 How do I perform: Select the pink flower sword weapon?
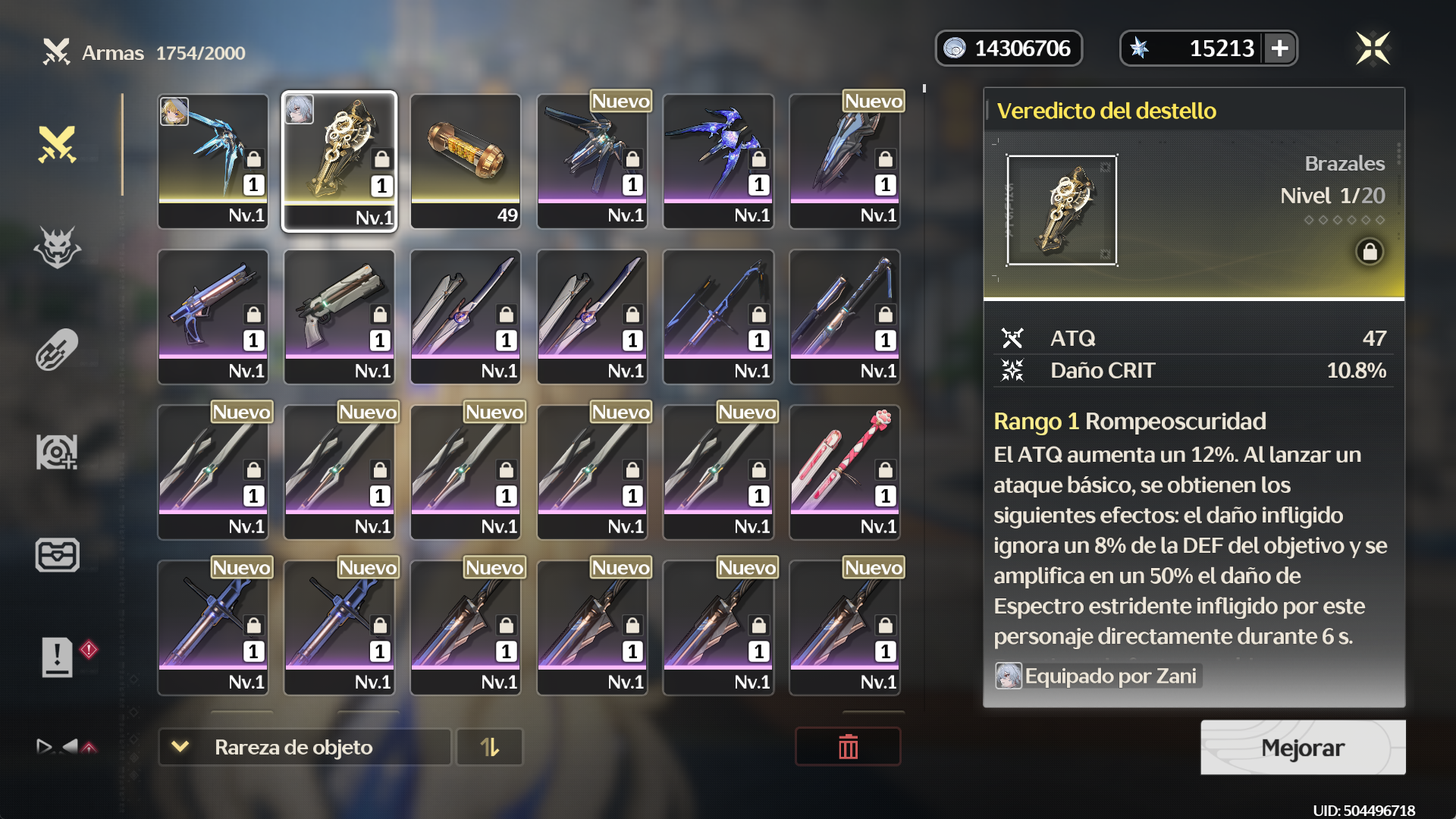click(x=845, y=472)
